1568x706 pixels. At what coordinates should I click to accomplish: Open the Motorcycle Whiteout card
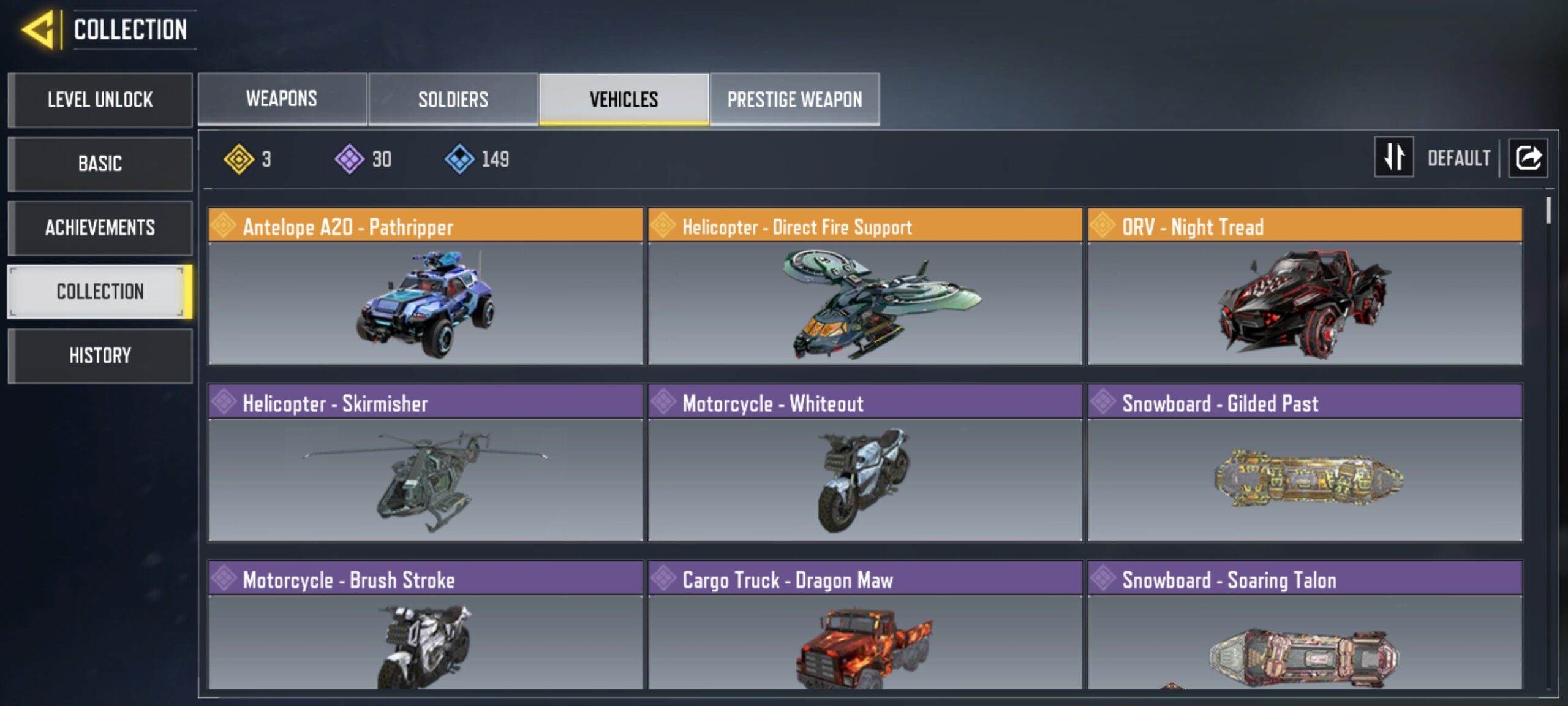(x=865, y=463)
